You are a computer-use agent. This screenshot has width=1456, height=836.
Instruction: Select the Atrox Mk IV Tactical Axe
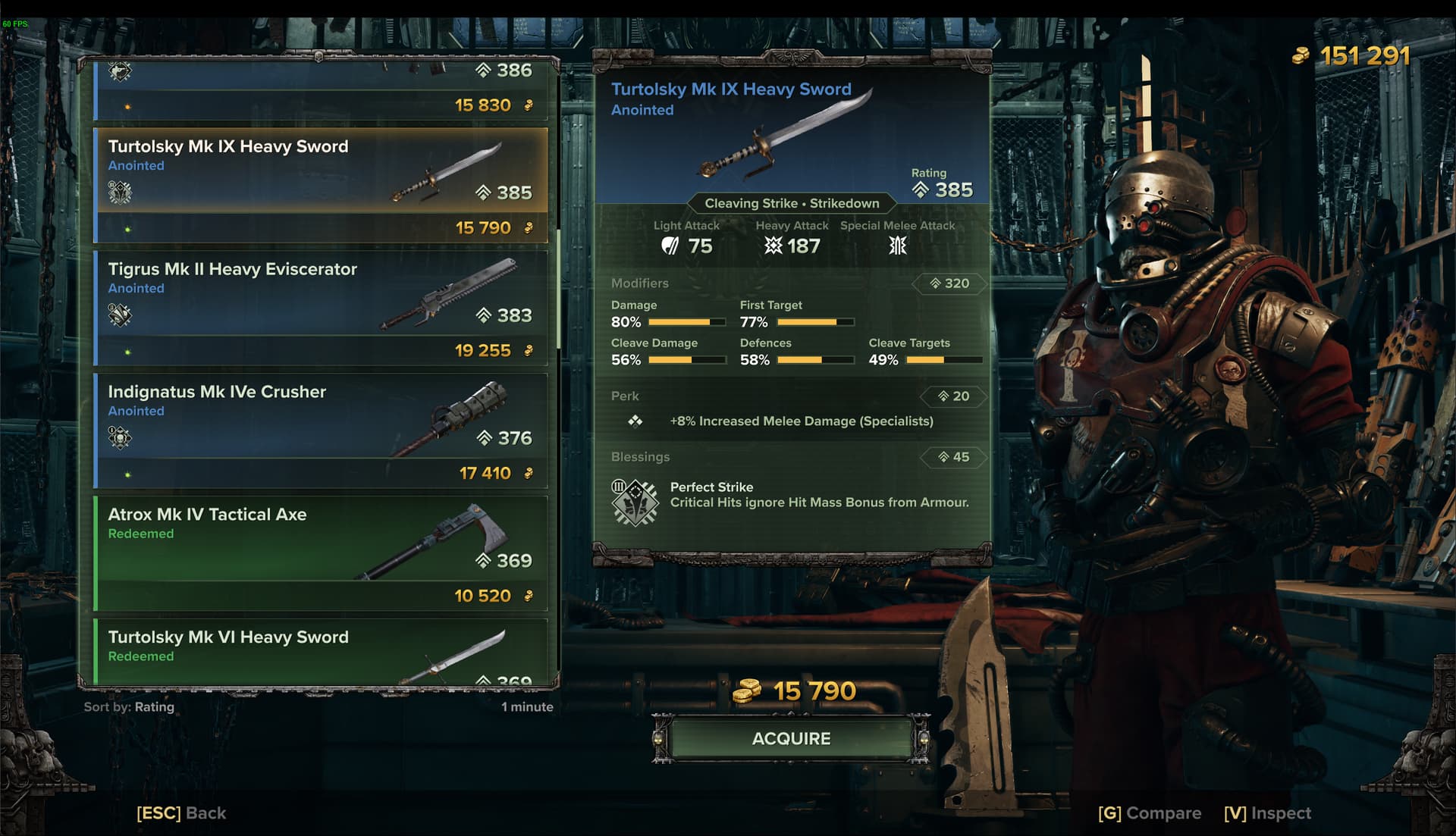(x=321, y=553)
